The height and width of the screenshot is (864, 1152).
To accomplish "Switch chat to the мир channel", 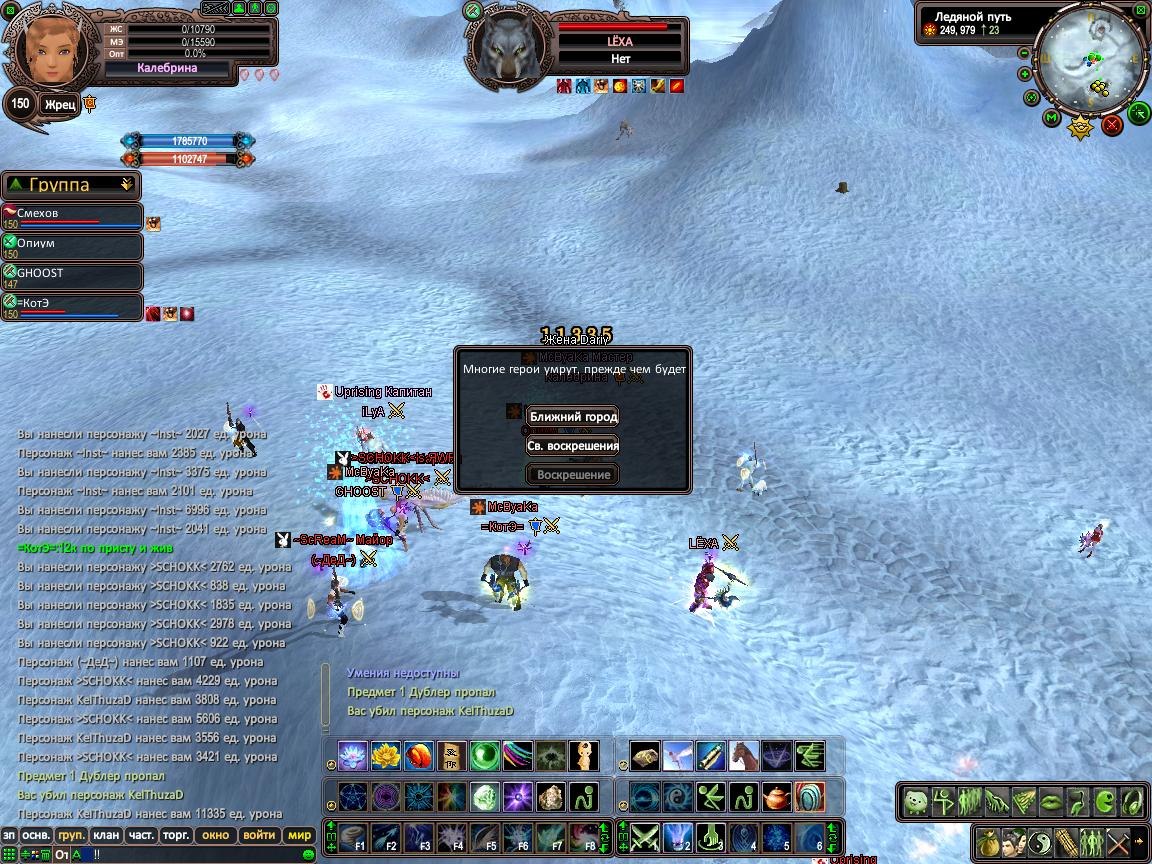I will pyautogui.click(x=299, y=835).
